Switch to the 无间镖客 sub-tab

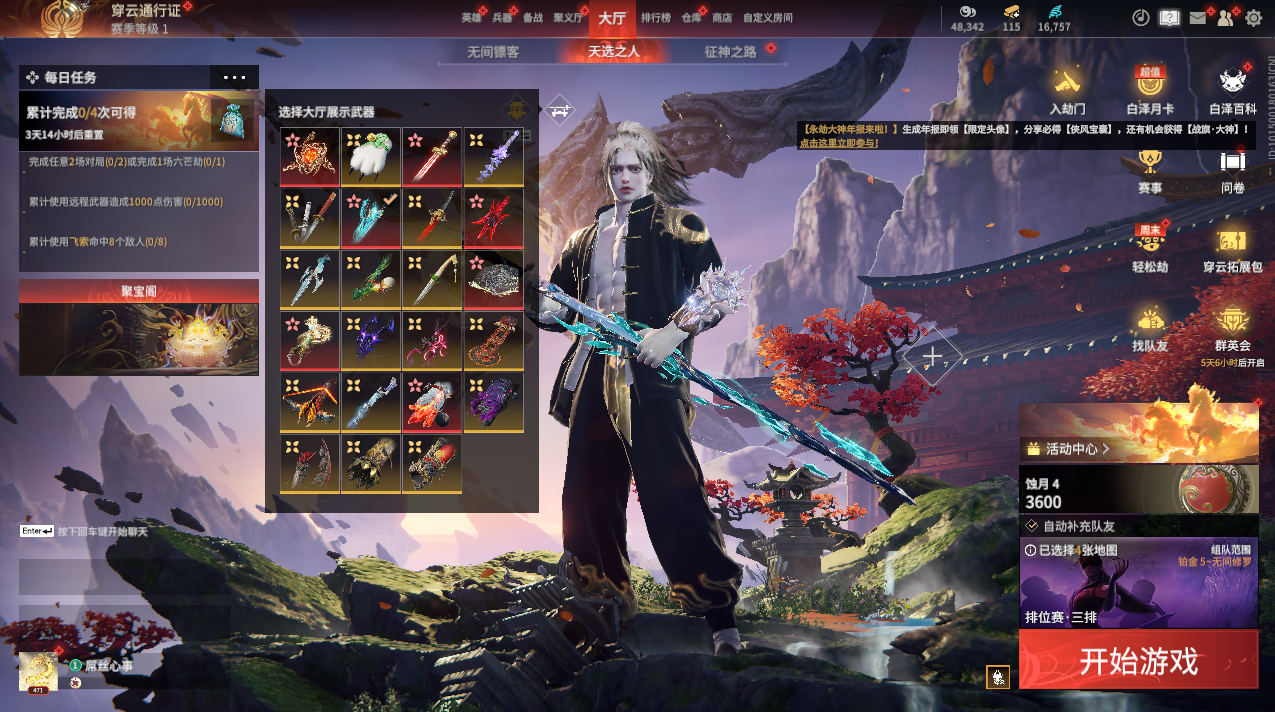[x=493, y=52]
